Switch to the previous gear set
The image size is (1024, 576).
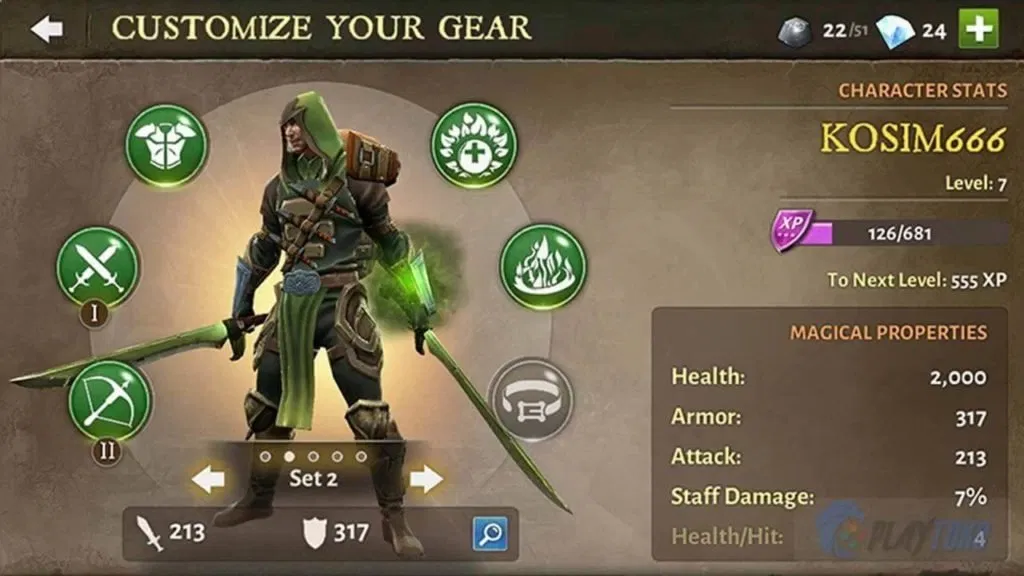click(208, 479)
